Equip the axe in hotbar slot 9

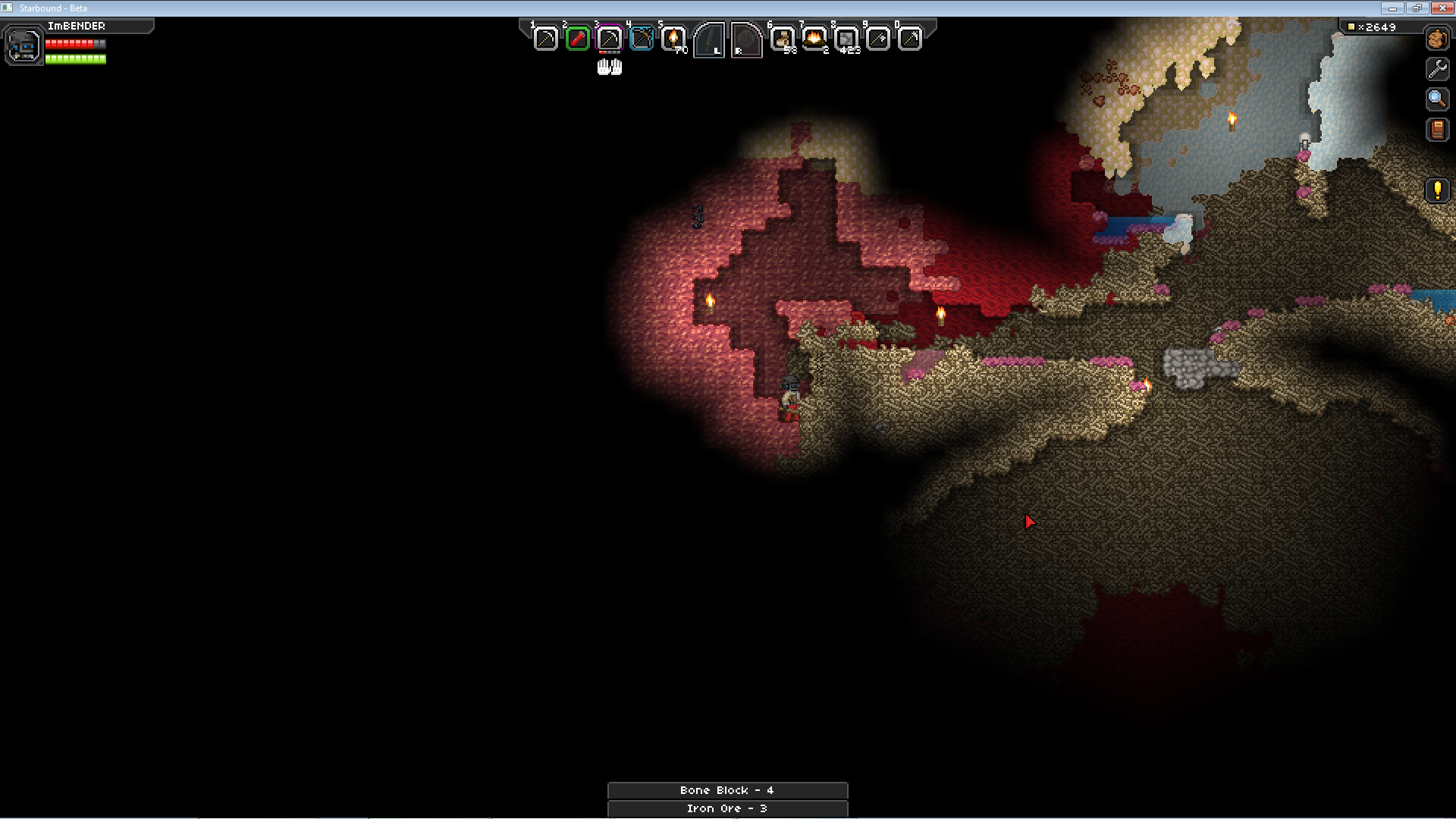click(x=878, y=39)
